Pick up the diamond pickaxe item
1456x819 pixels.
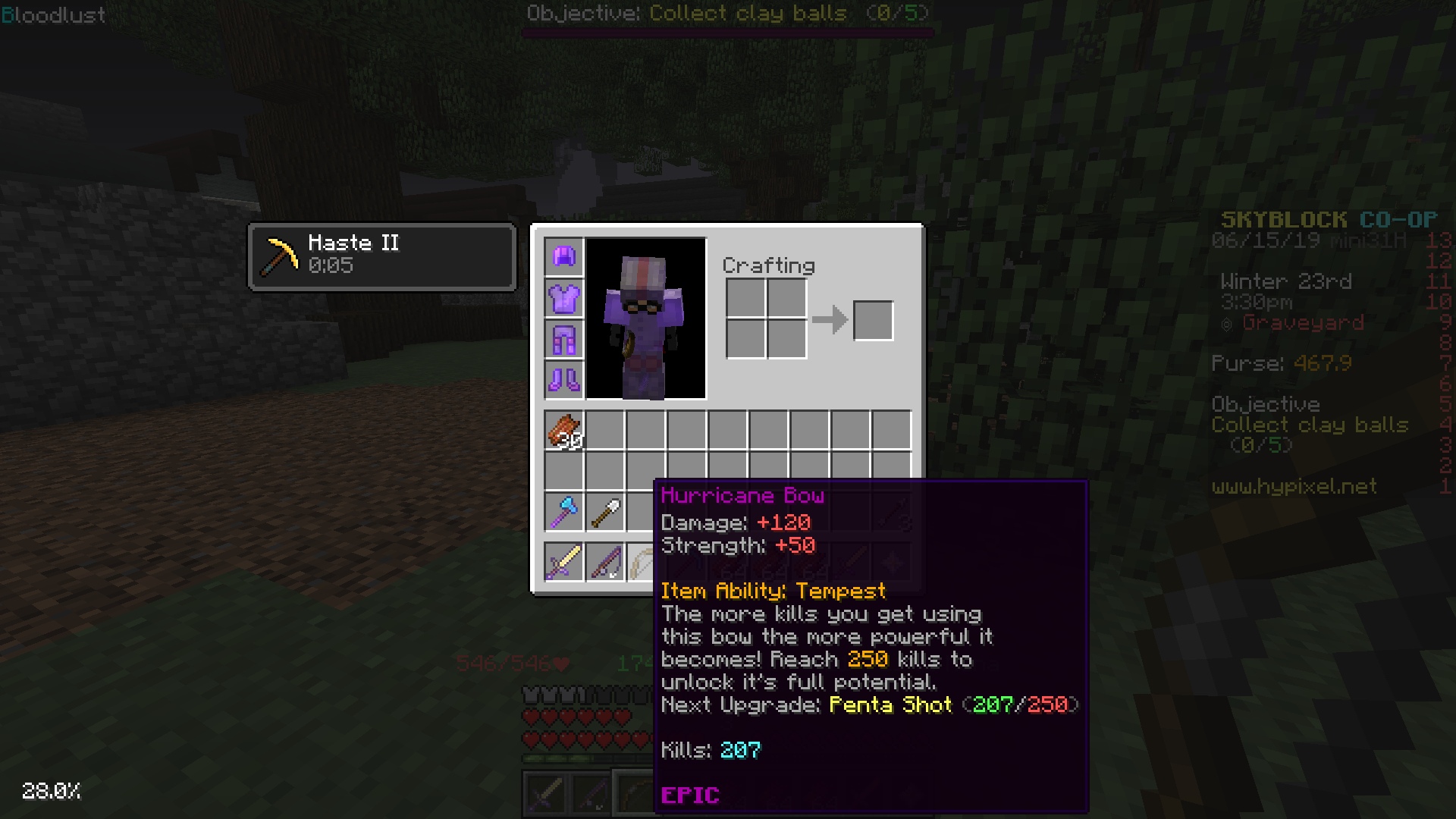(x=563, y=510)
